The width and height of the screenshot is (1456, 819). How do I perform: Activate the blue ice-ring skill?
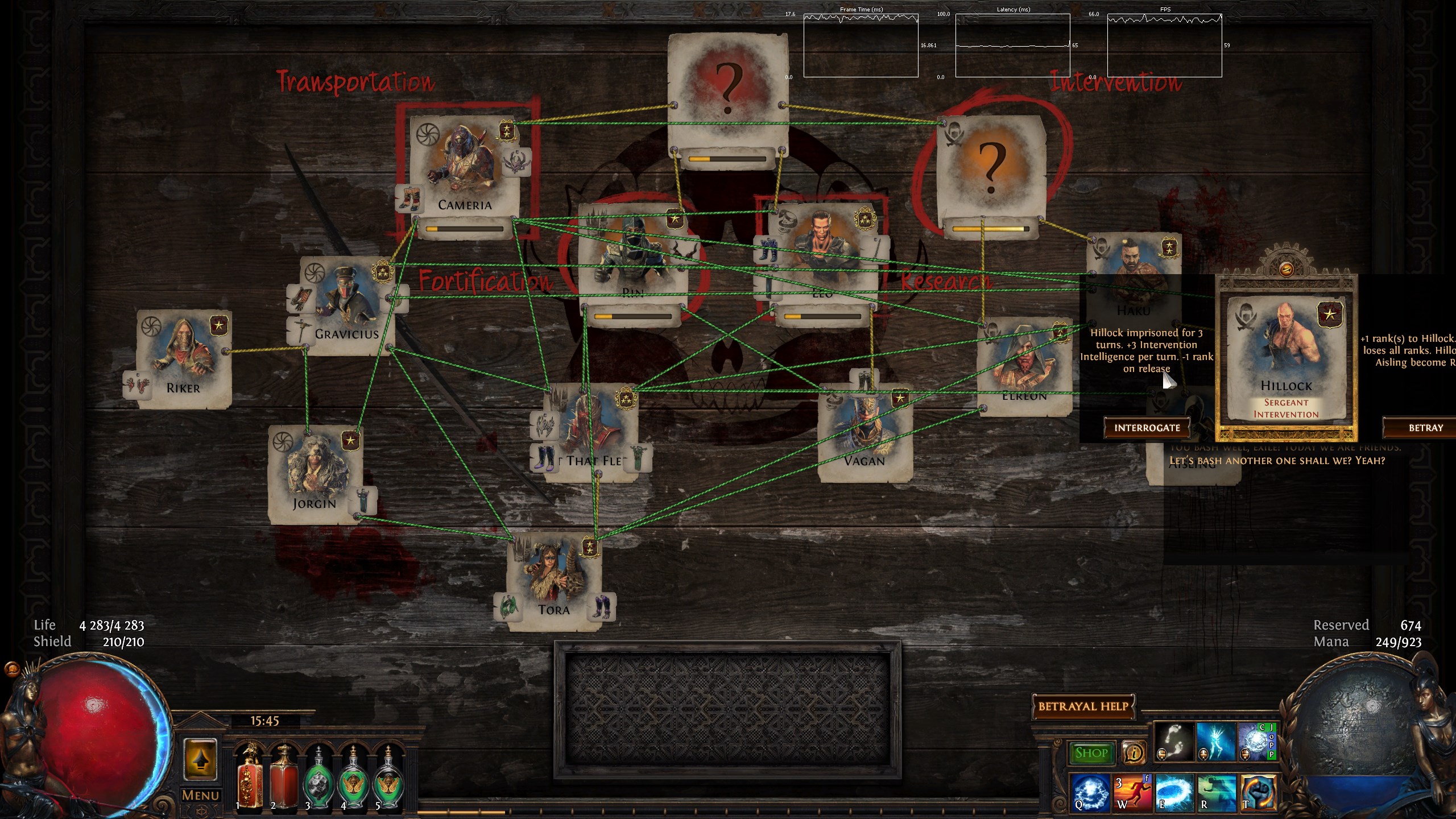click(1174, 792)
